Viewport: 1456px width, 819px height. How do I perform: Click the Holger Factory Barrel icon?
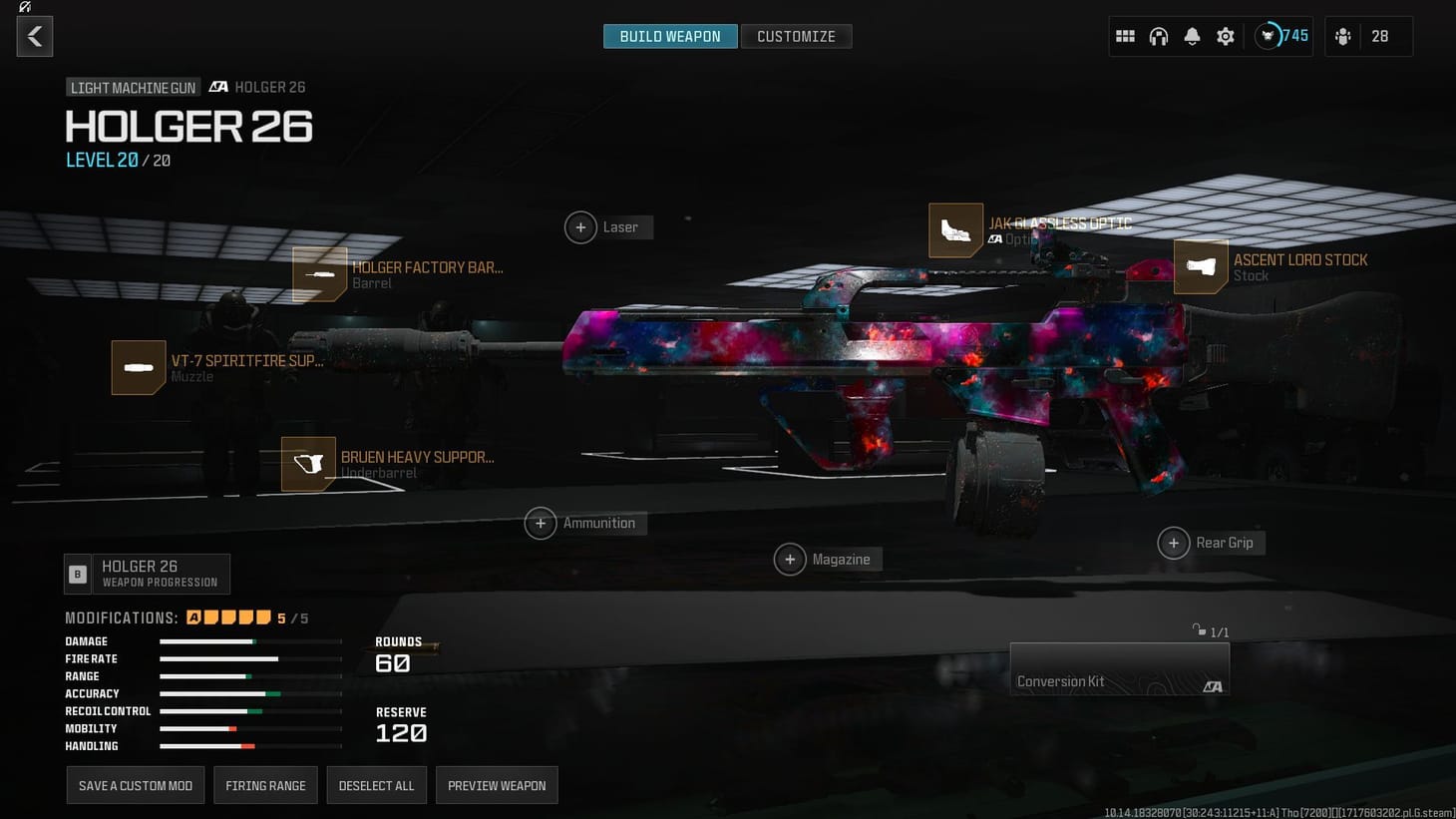(x=319, y=273)
